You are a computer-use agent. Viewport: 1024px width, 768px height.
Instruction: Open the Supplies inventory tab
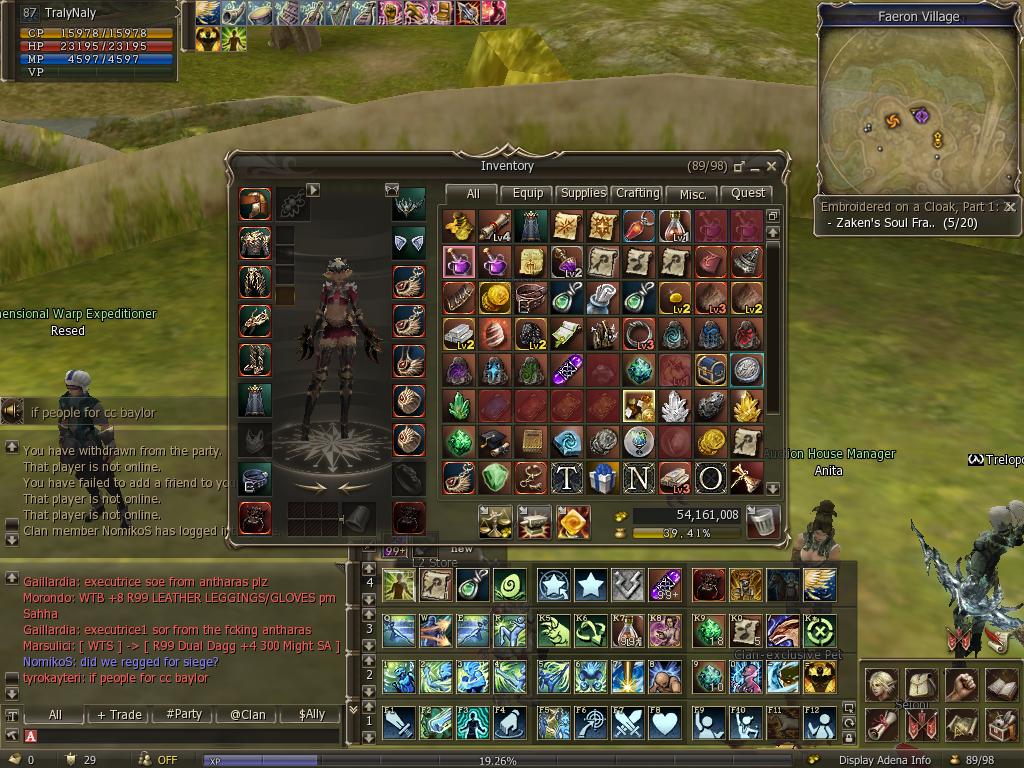coord(582,194)
